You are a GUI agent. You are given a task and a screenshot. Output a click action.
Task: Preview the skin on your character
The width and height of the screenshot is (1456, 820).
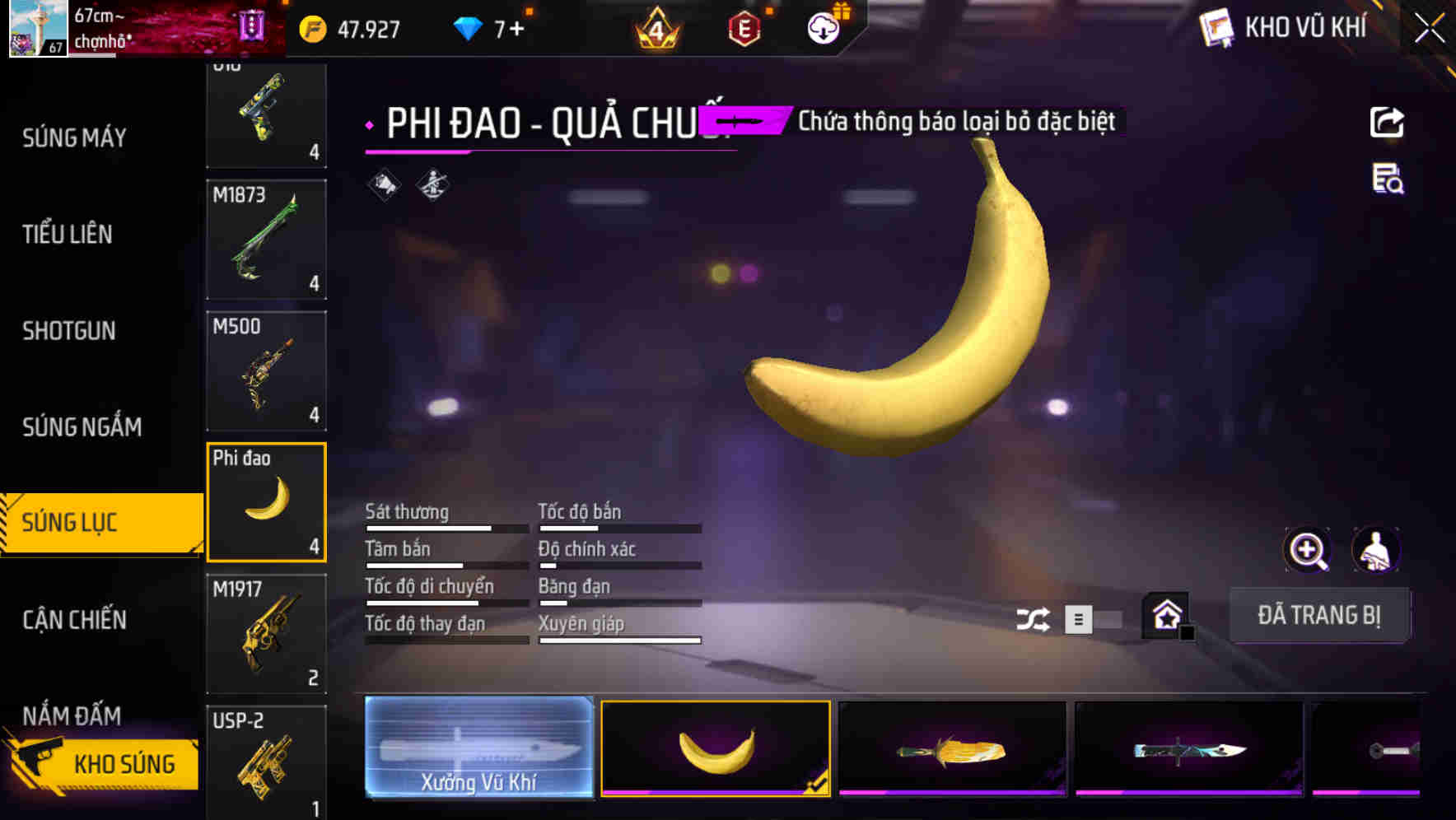1376,550
